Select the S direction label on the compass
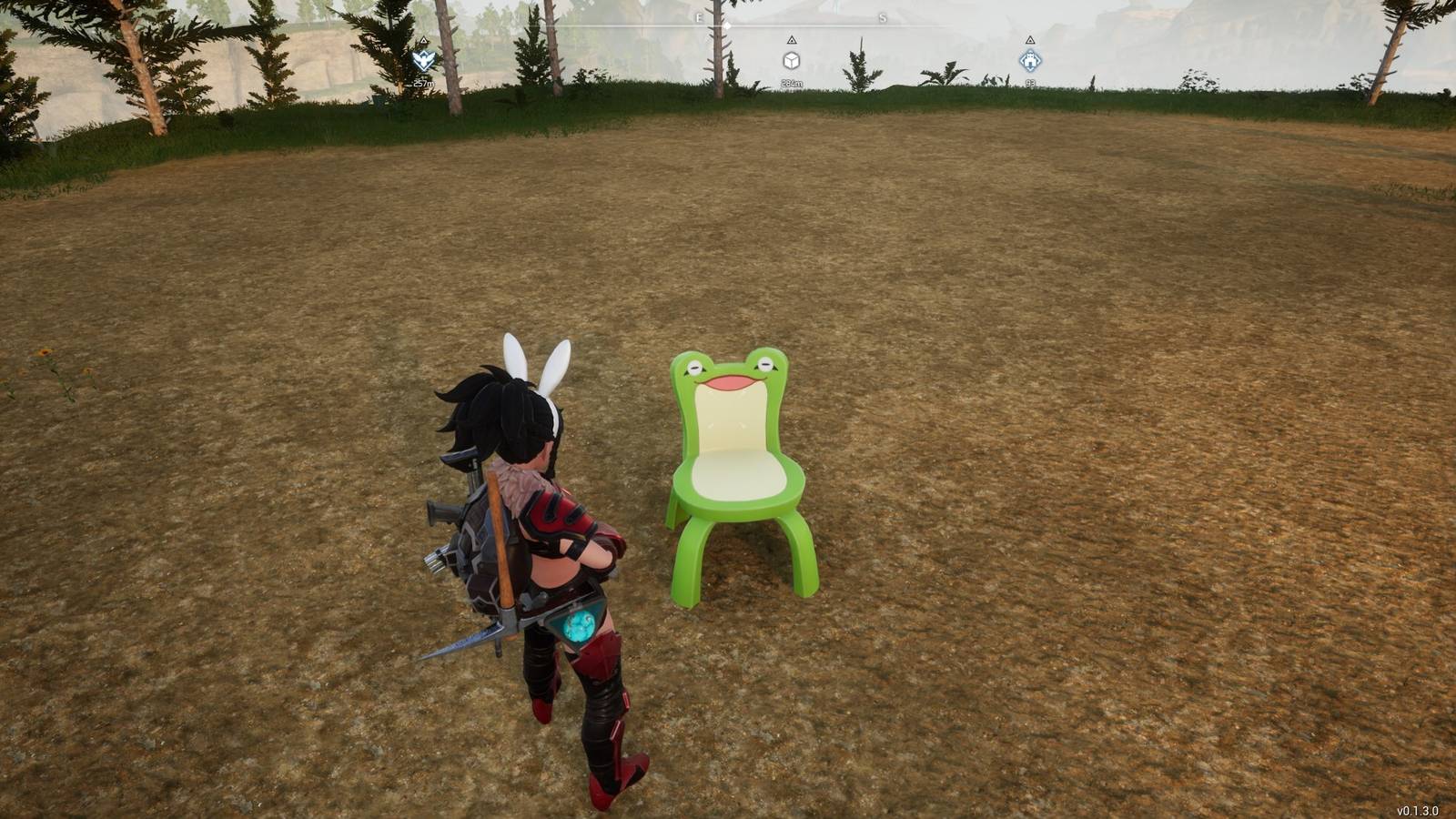 [x=884, y=18]
